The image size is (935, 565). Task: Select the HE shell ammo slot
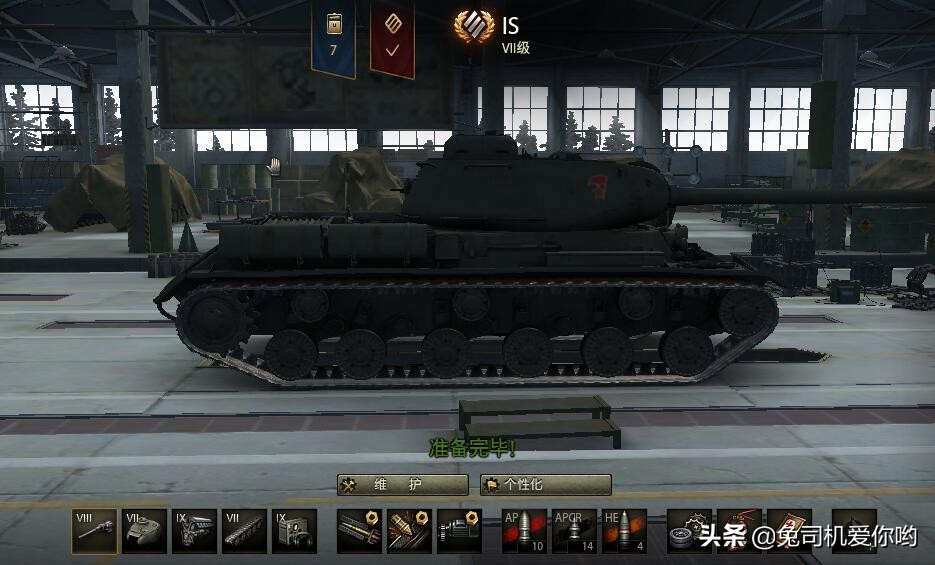pyautogui.click(x=624, y=531)
